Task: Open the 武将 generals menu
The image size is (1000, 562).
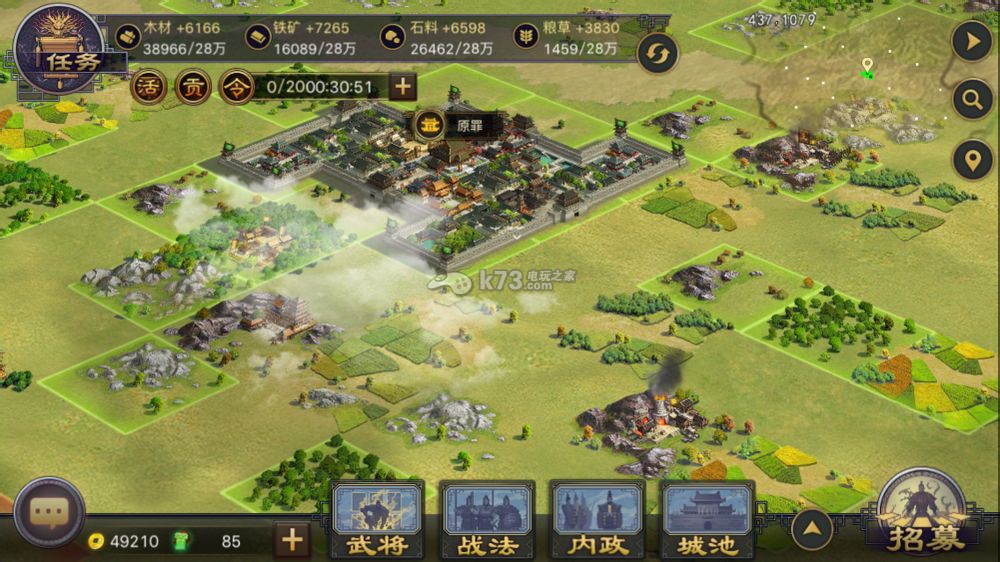Action: pos(377,519)
